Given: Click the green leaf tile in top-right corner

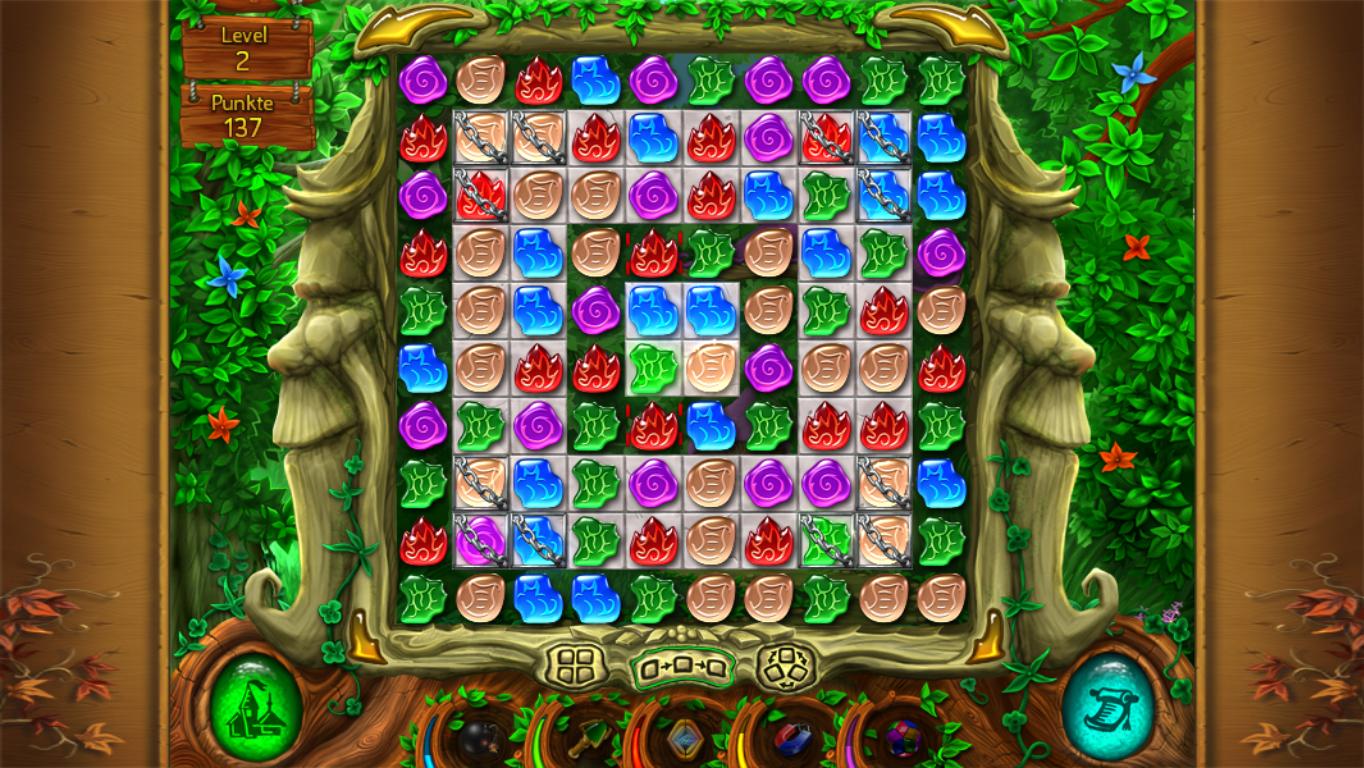Looking at the screenshot, I should click(941, 79).
